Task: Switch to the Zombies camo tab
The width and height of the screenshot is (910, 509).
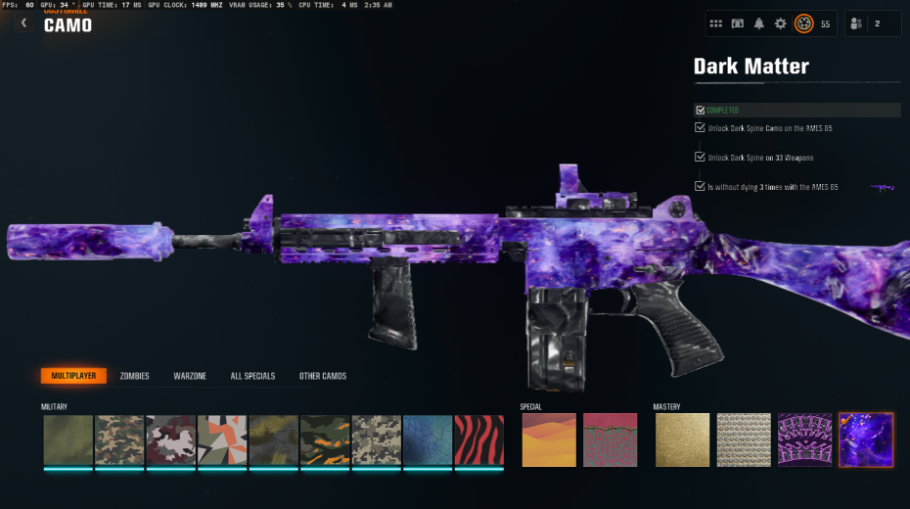Action: tap(134, 376)
